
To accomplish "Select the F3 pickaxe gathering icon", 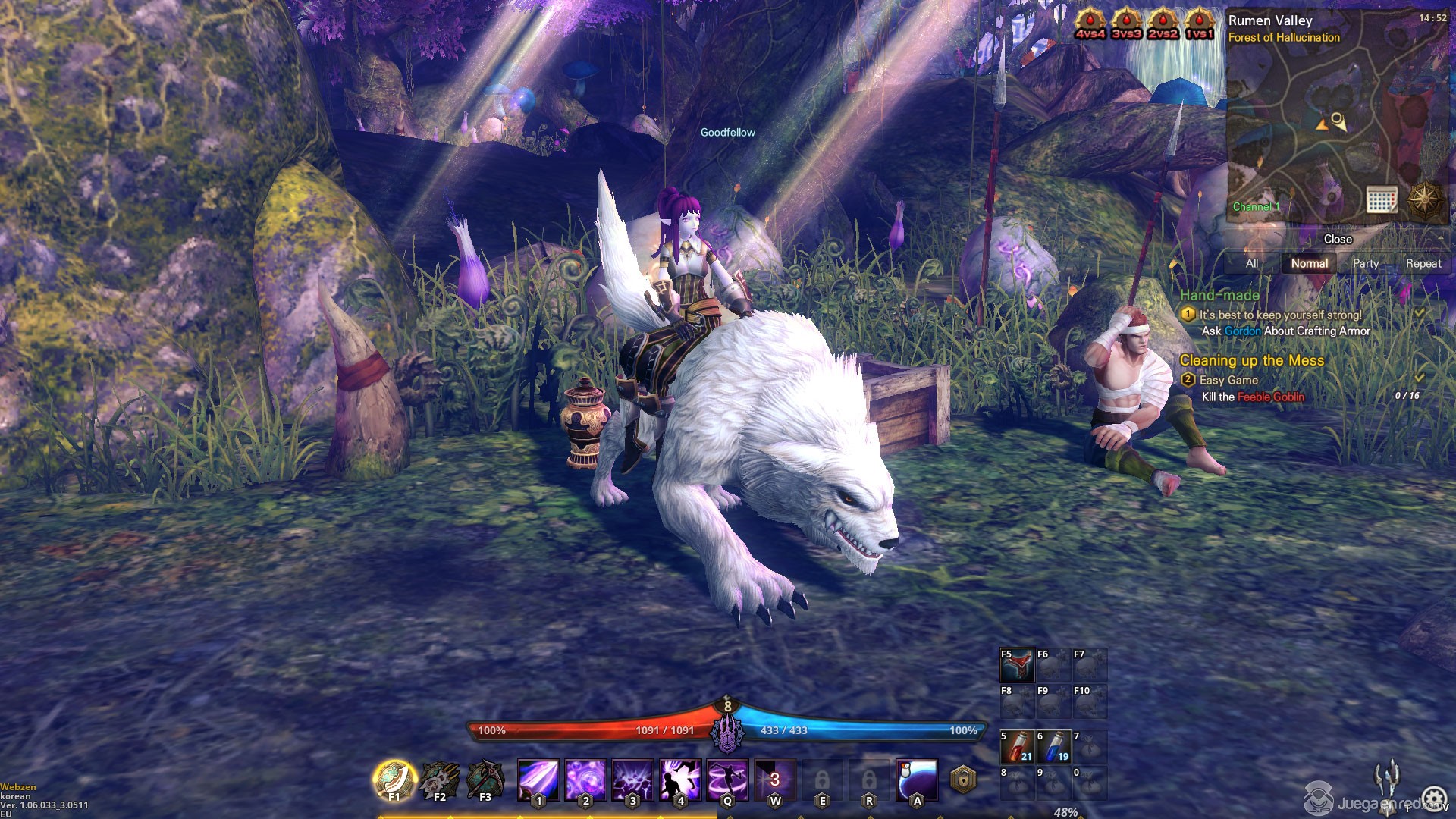I will click(x=485, y=780).
